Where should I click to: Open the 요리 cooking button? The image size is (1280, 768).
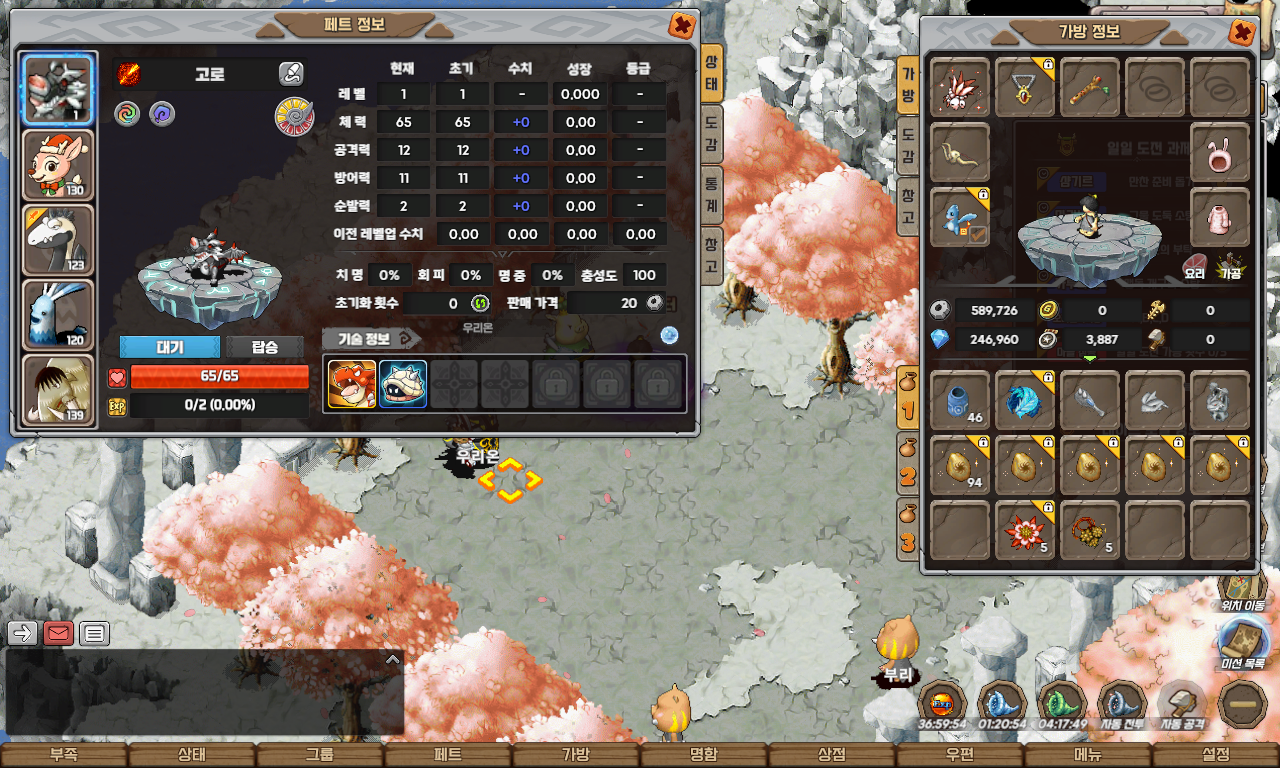click(1194, 268)
